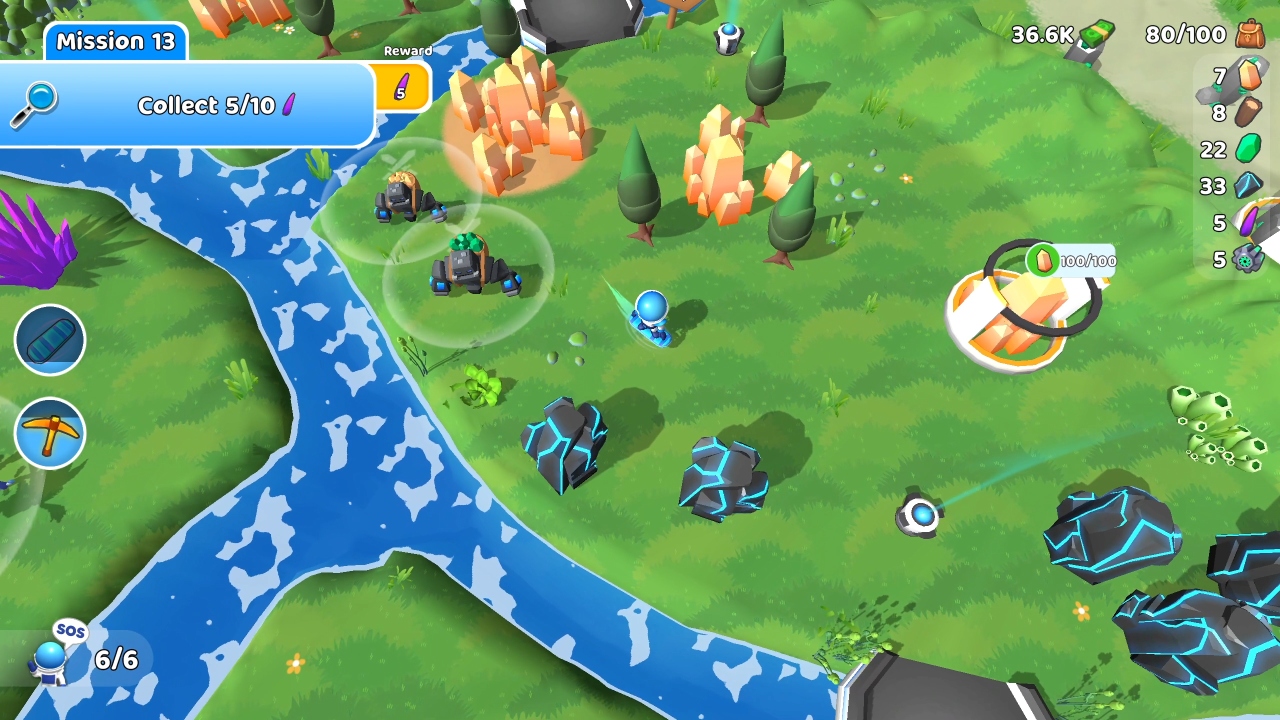
Task: Click the backpack icon showing 80/100
Action: pyautogui.click(x=1248, y=35)
